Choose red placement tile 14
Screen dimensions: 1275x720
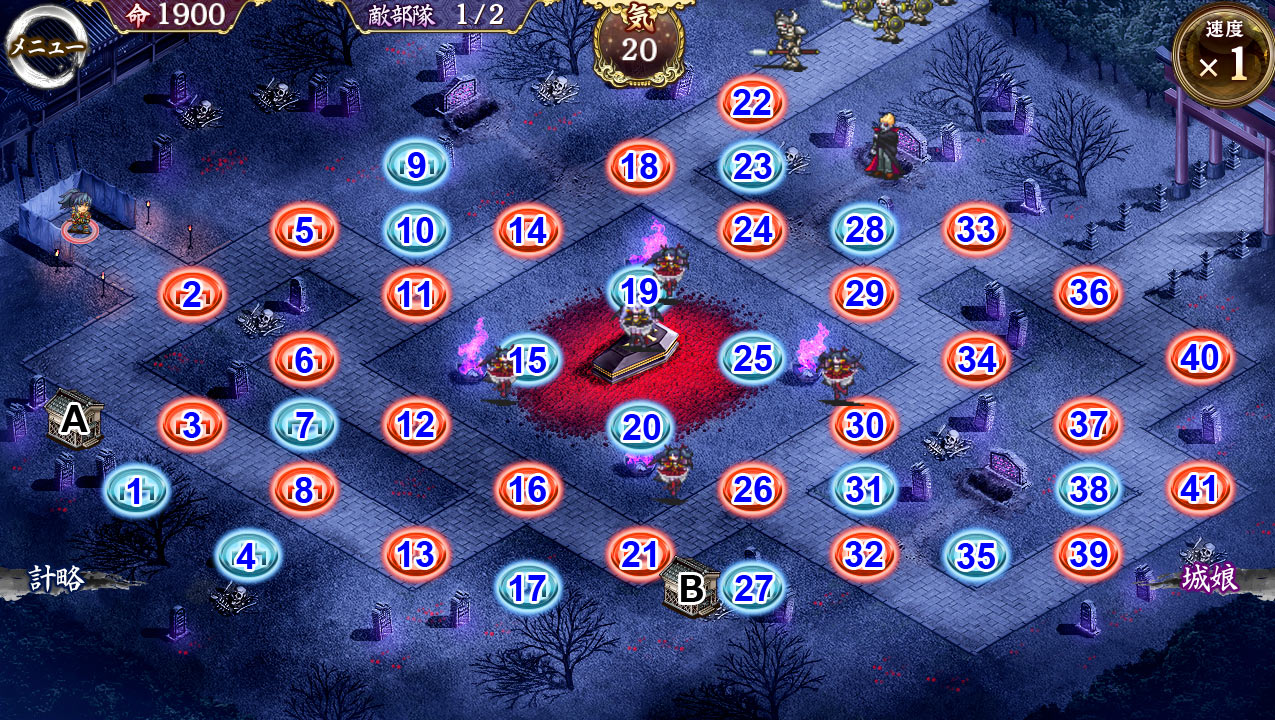tap(528, 231)
